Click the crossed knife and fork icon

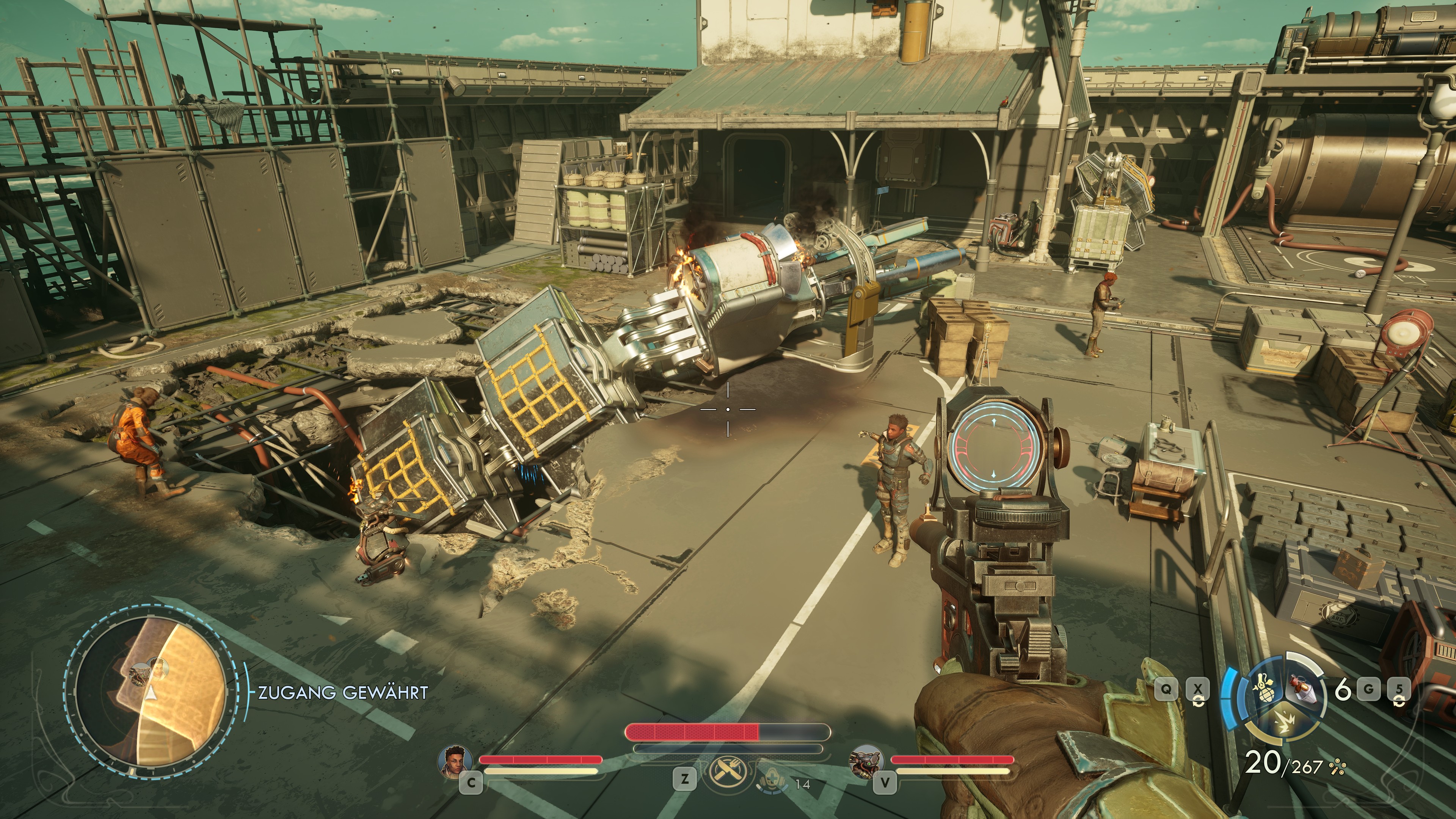click(728, 772)
